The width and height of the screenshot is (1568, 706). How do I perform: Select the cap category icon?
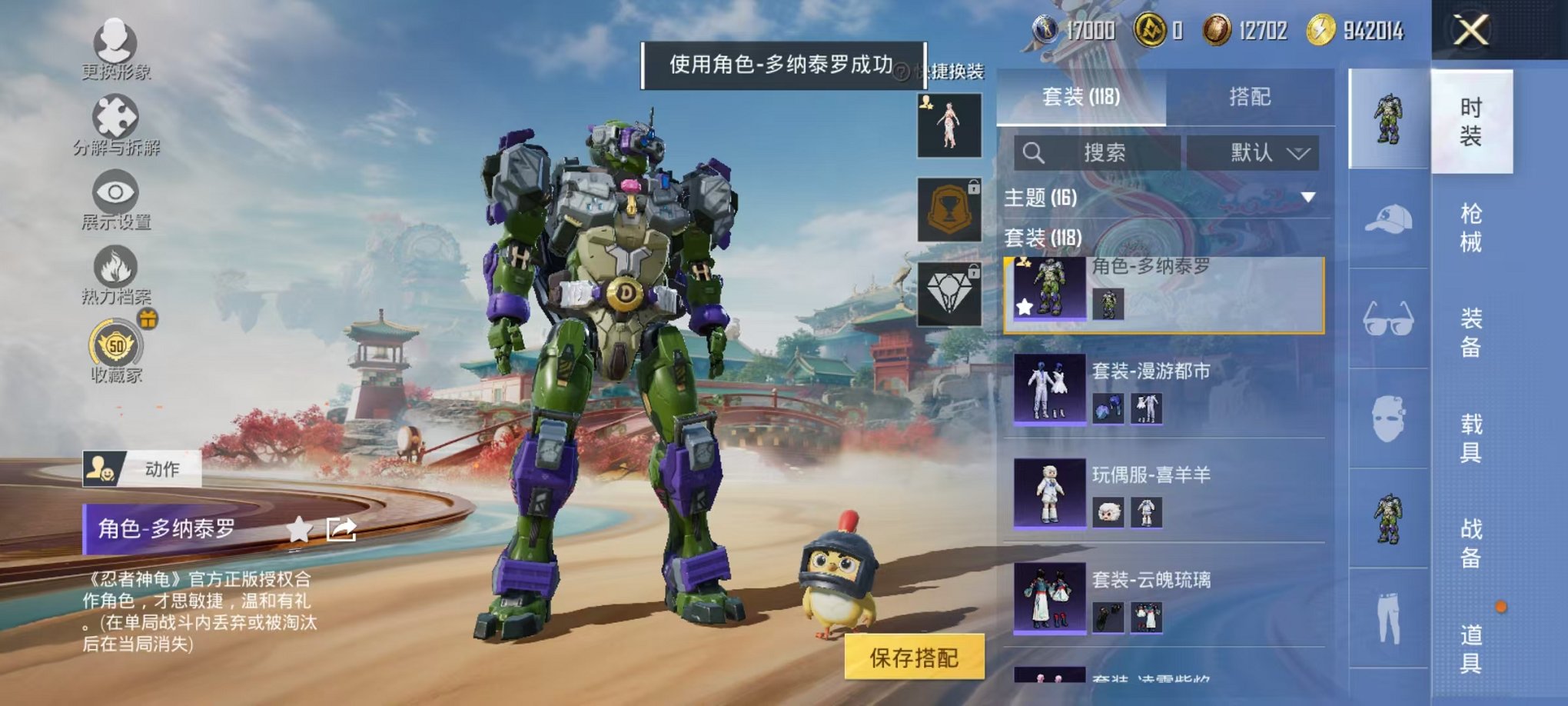pyautogui.click(x=1388, y=221)
